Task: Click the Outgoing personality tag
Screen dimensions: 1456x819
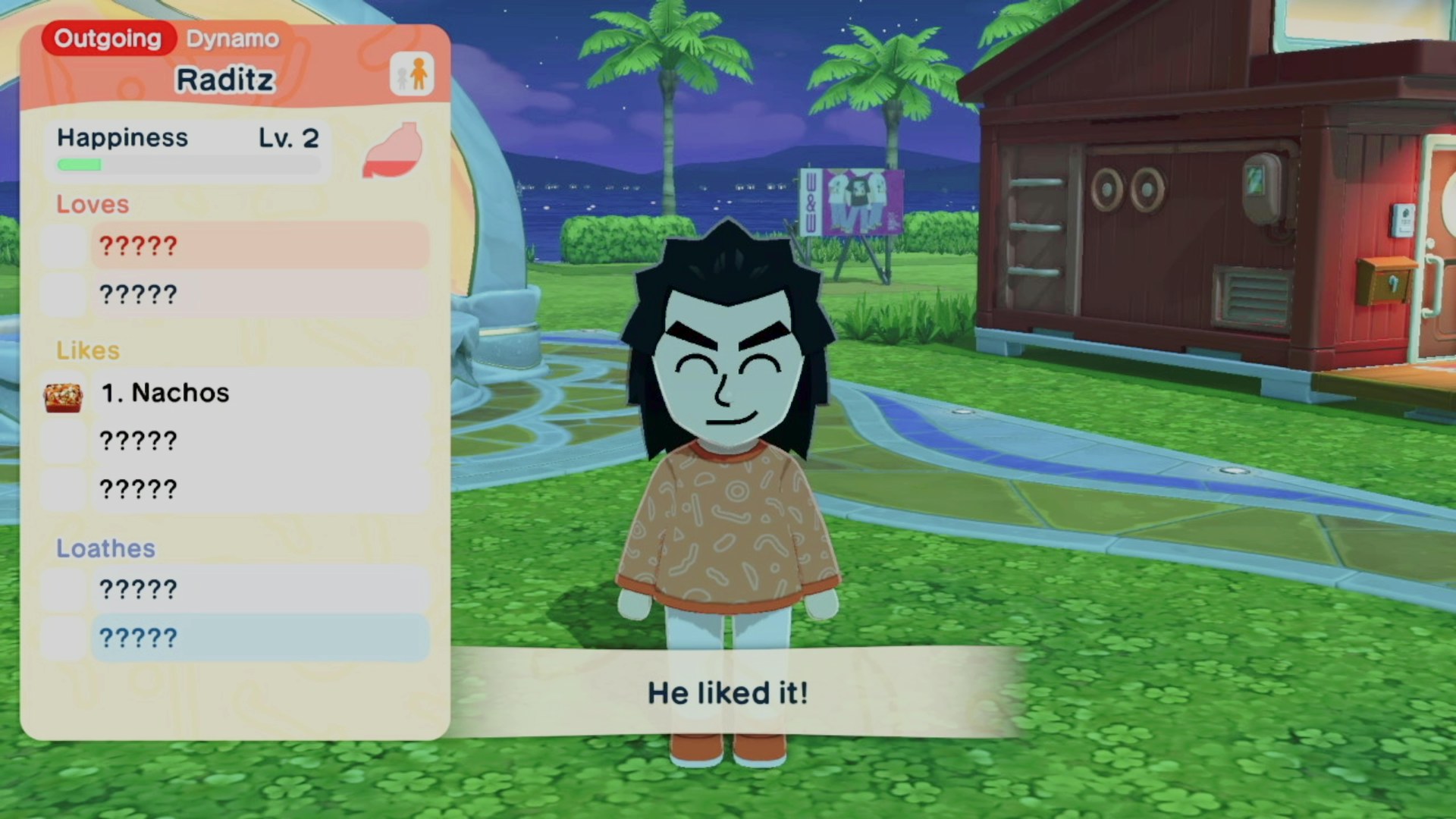Action: 108,39
